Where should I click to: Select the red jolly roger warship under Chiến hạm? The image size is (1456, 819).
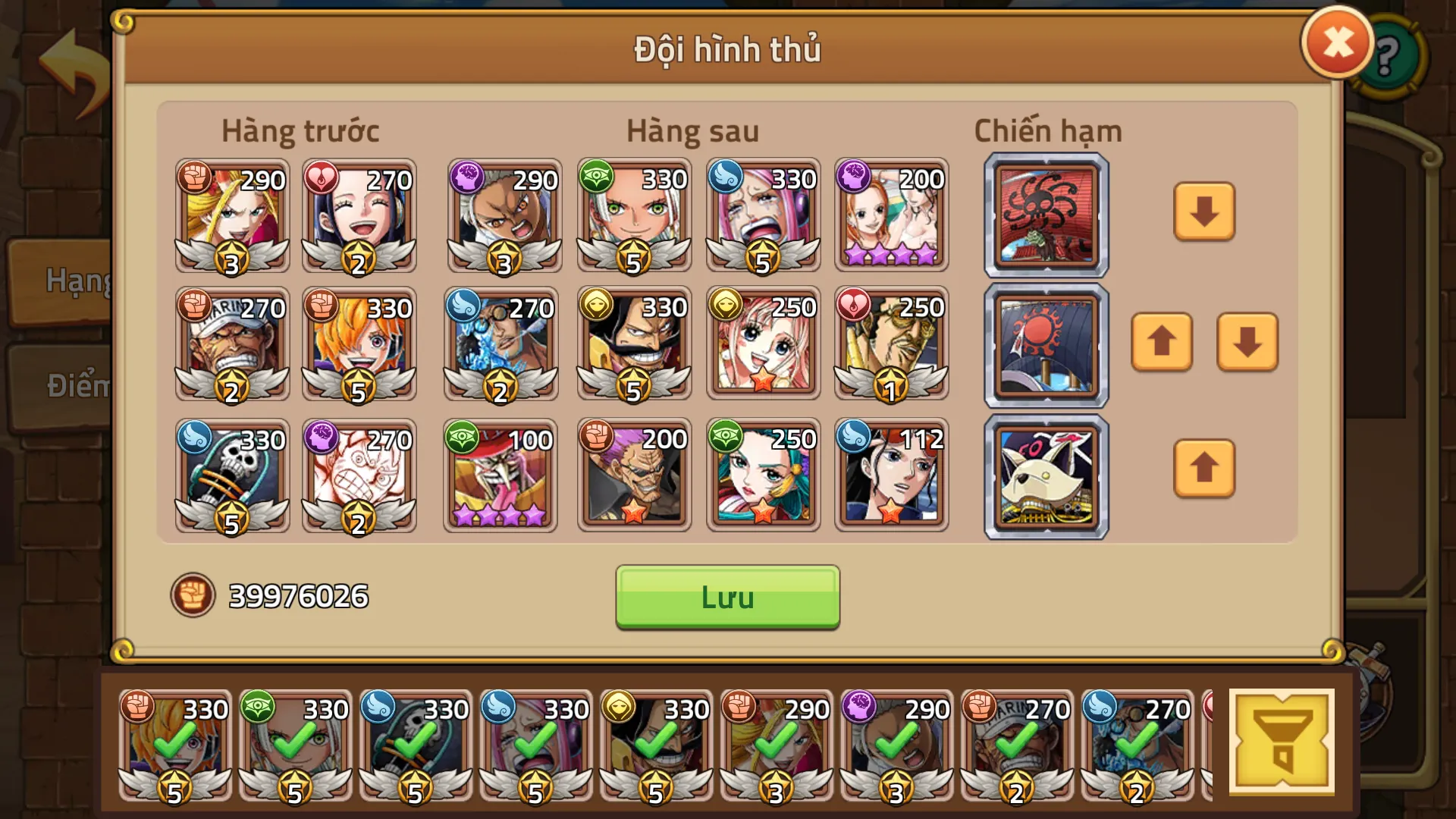point(1044,215)
